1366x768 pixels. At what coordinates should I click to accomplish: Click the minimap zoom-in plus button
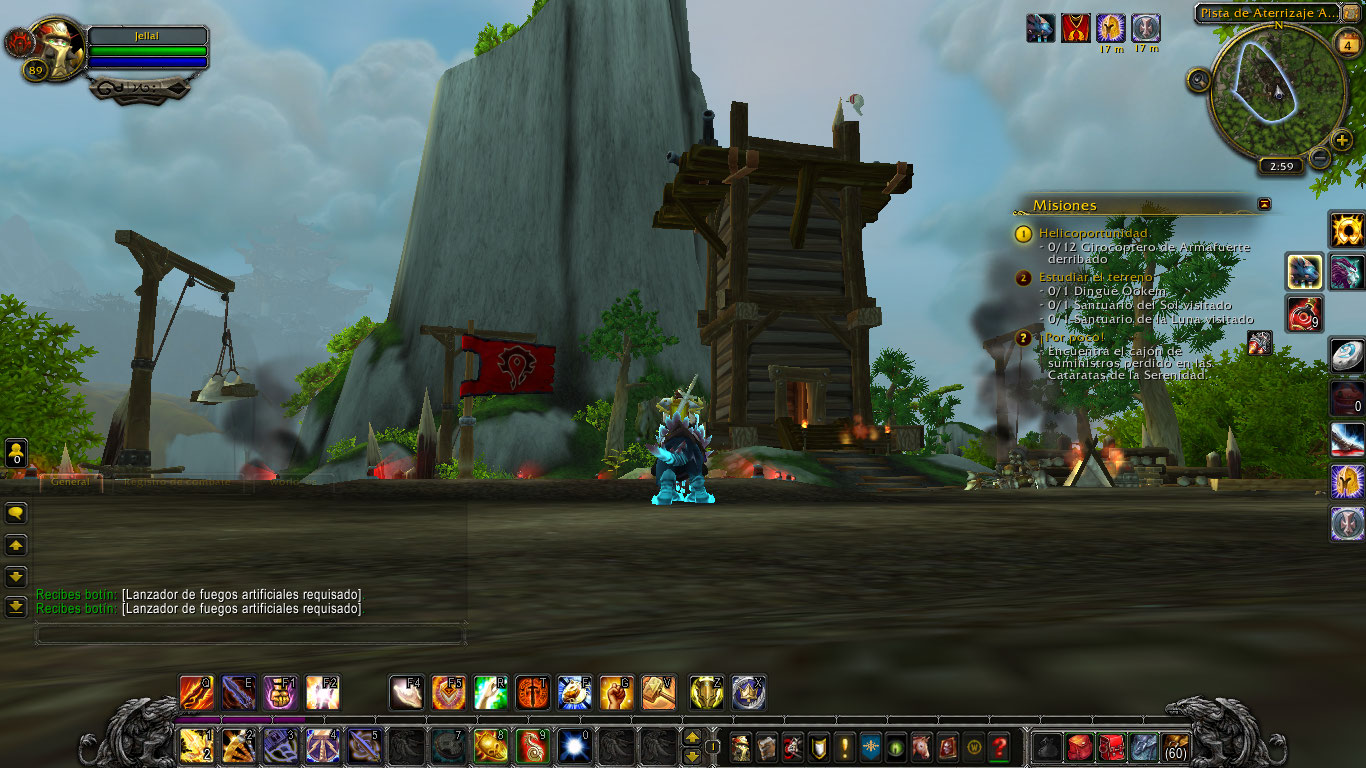point(1342,140)
